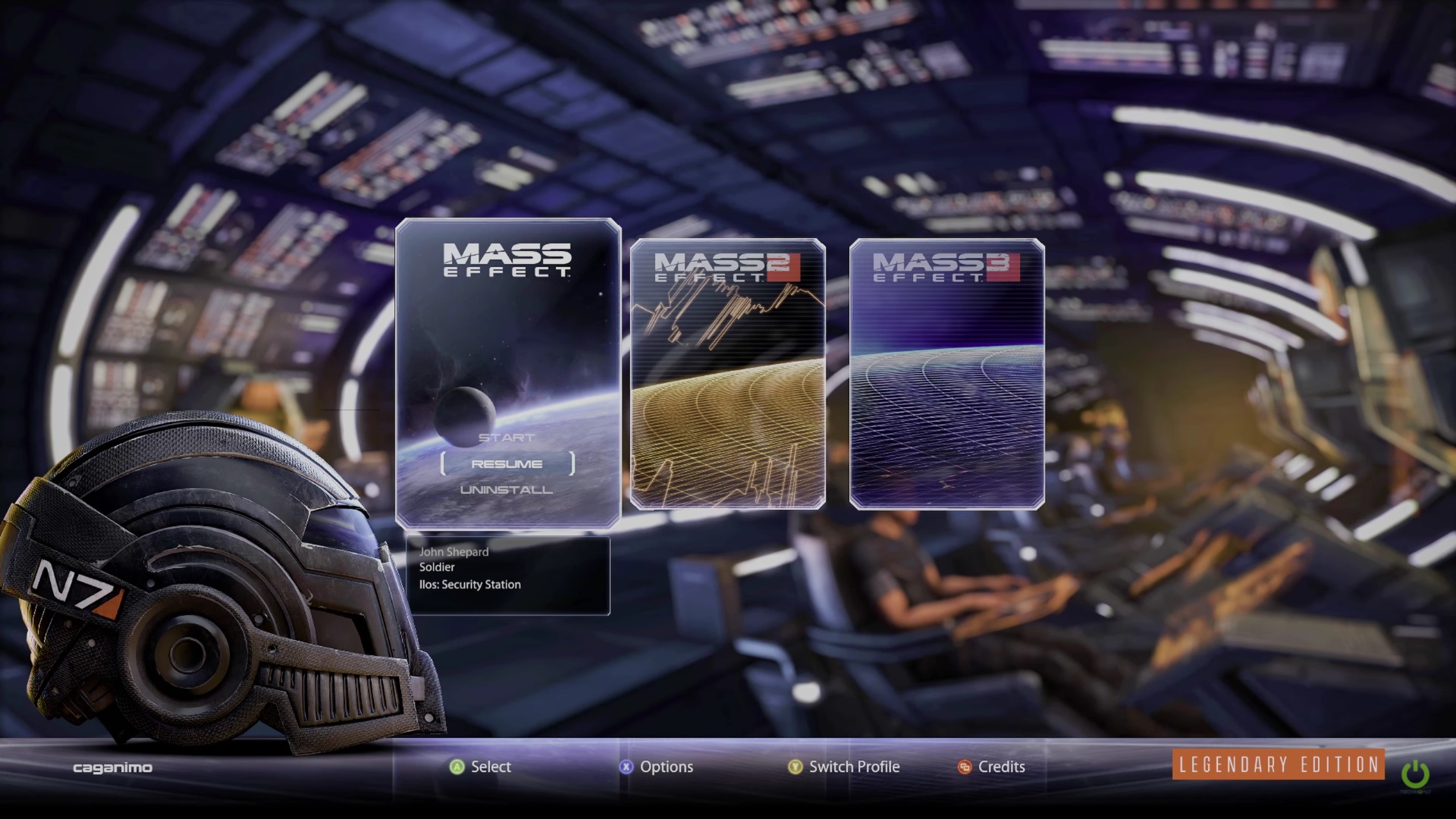This screenshot has height=819, width=1456.
Task: Click the Select prompt in bottom bar
Action: pyautogui.click(x=481, y=767)
